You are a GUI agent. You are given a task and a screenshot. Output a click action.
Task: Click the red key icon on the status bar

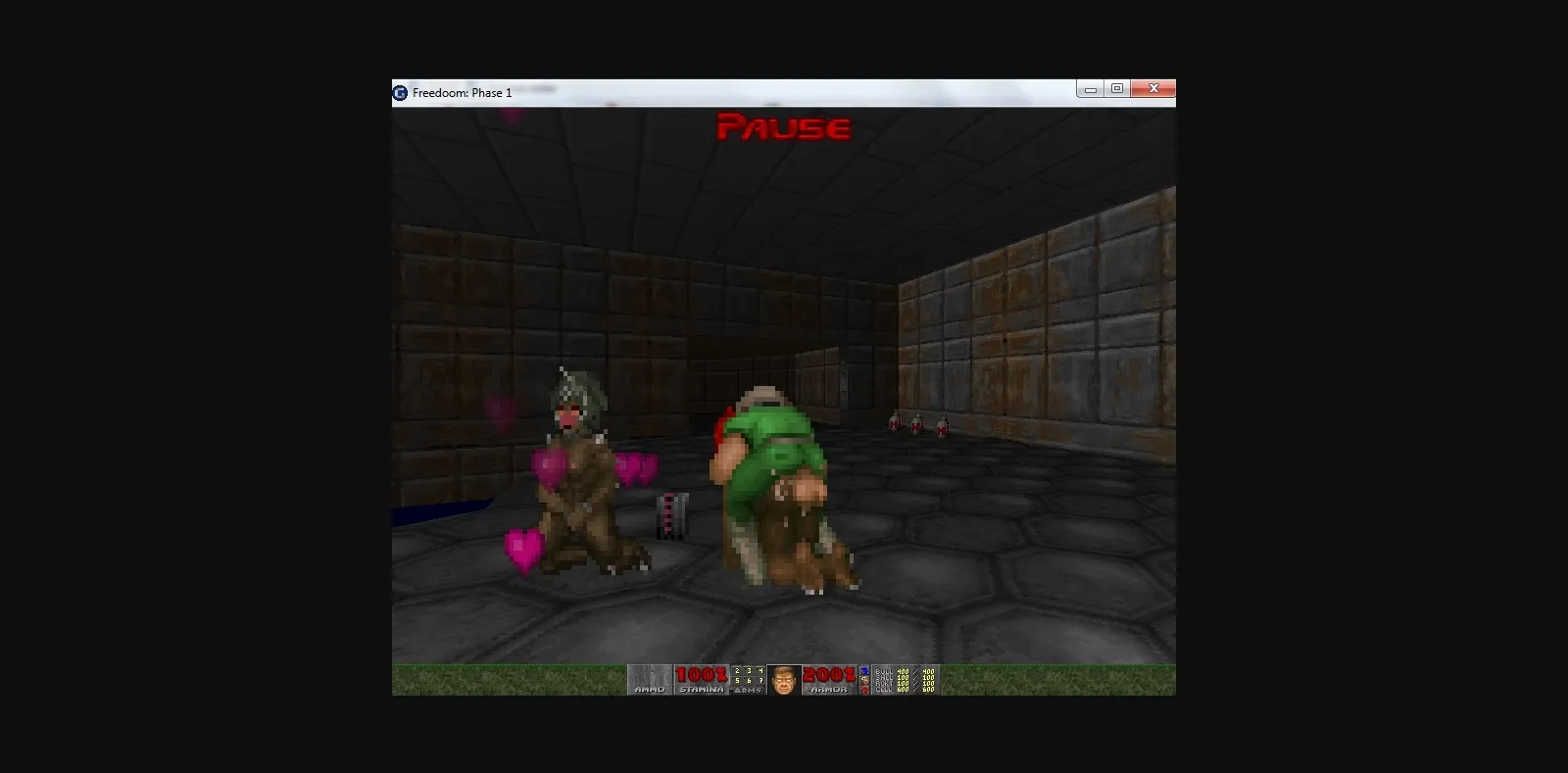coord(865,691)
